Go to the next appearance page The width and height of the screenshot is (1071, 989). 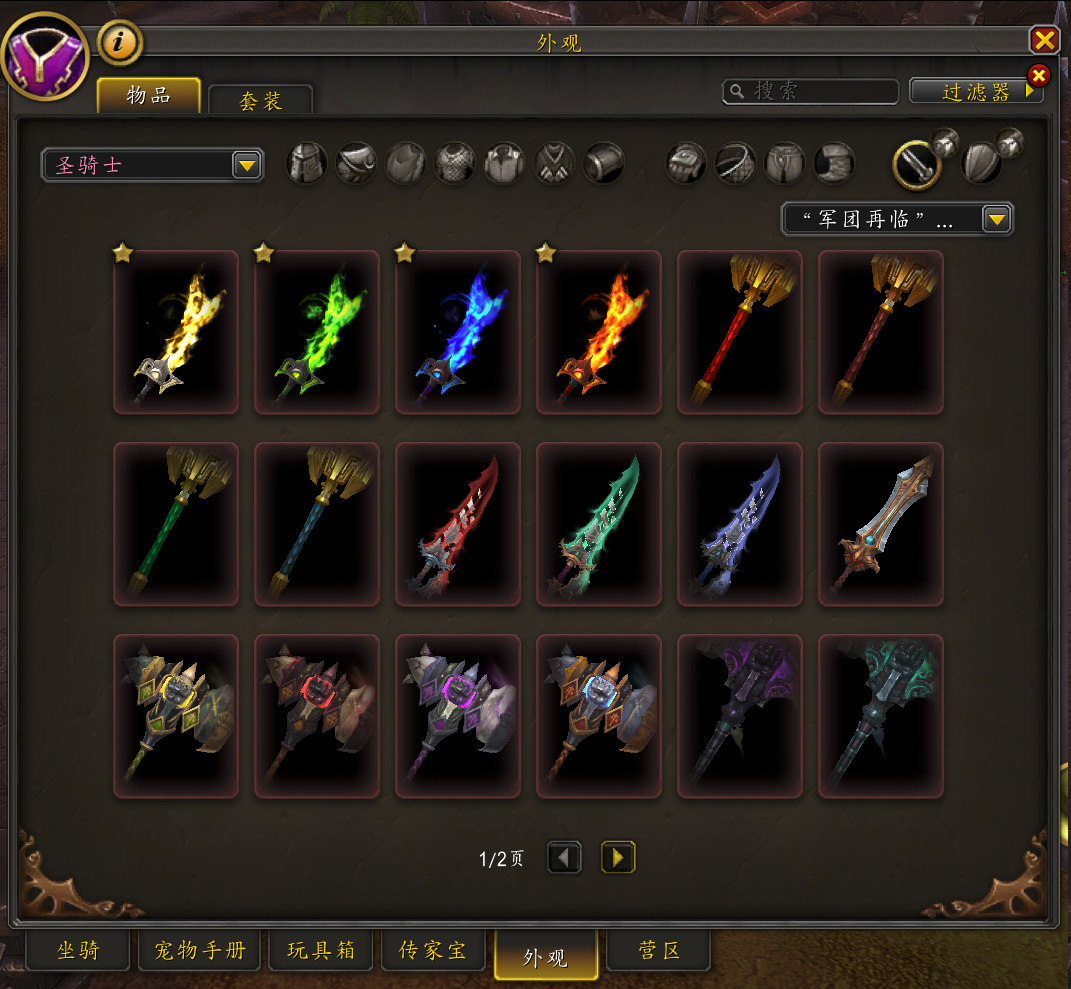pyautogui.click(x=618, y=857)
